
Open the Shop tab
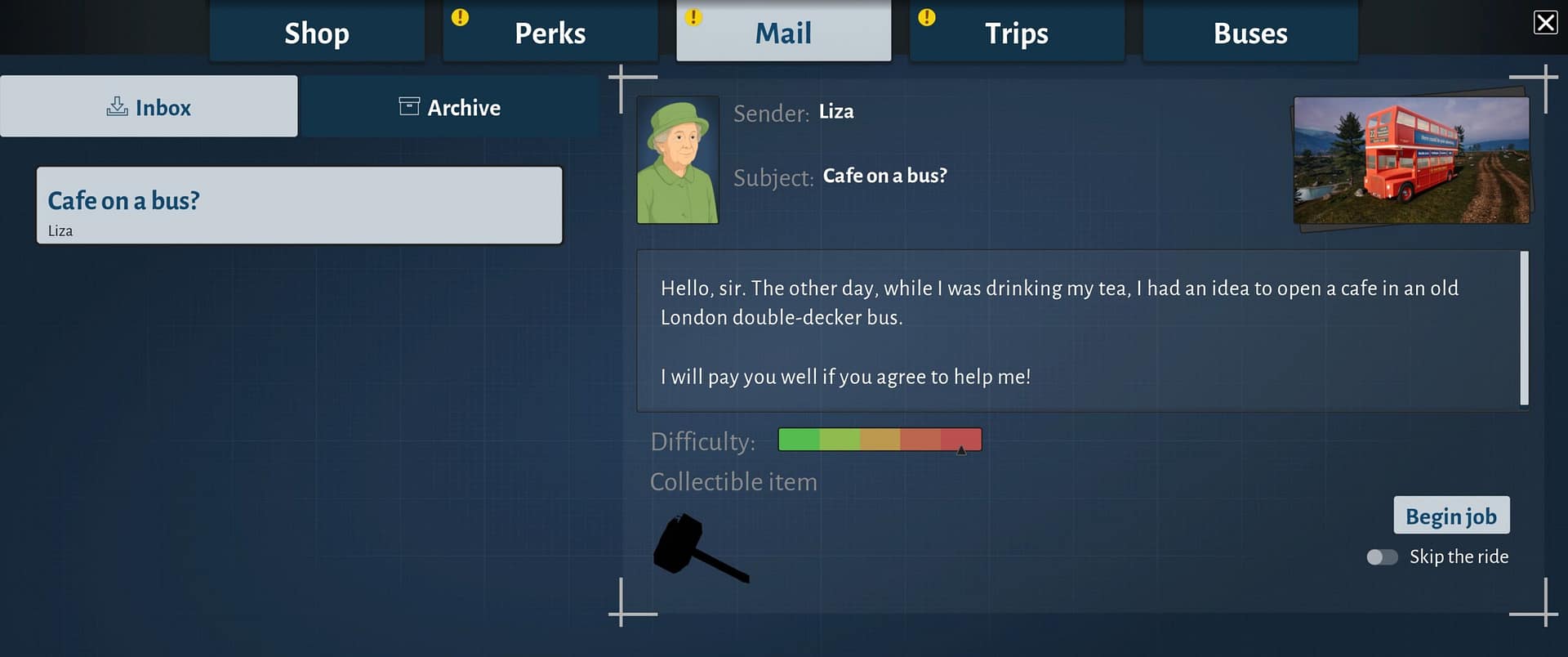[x=317, y=33]
